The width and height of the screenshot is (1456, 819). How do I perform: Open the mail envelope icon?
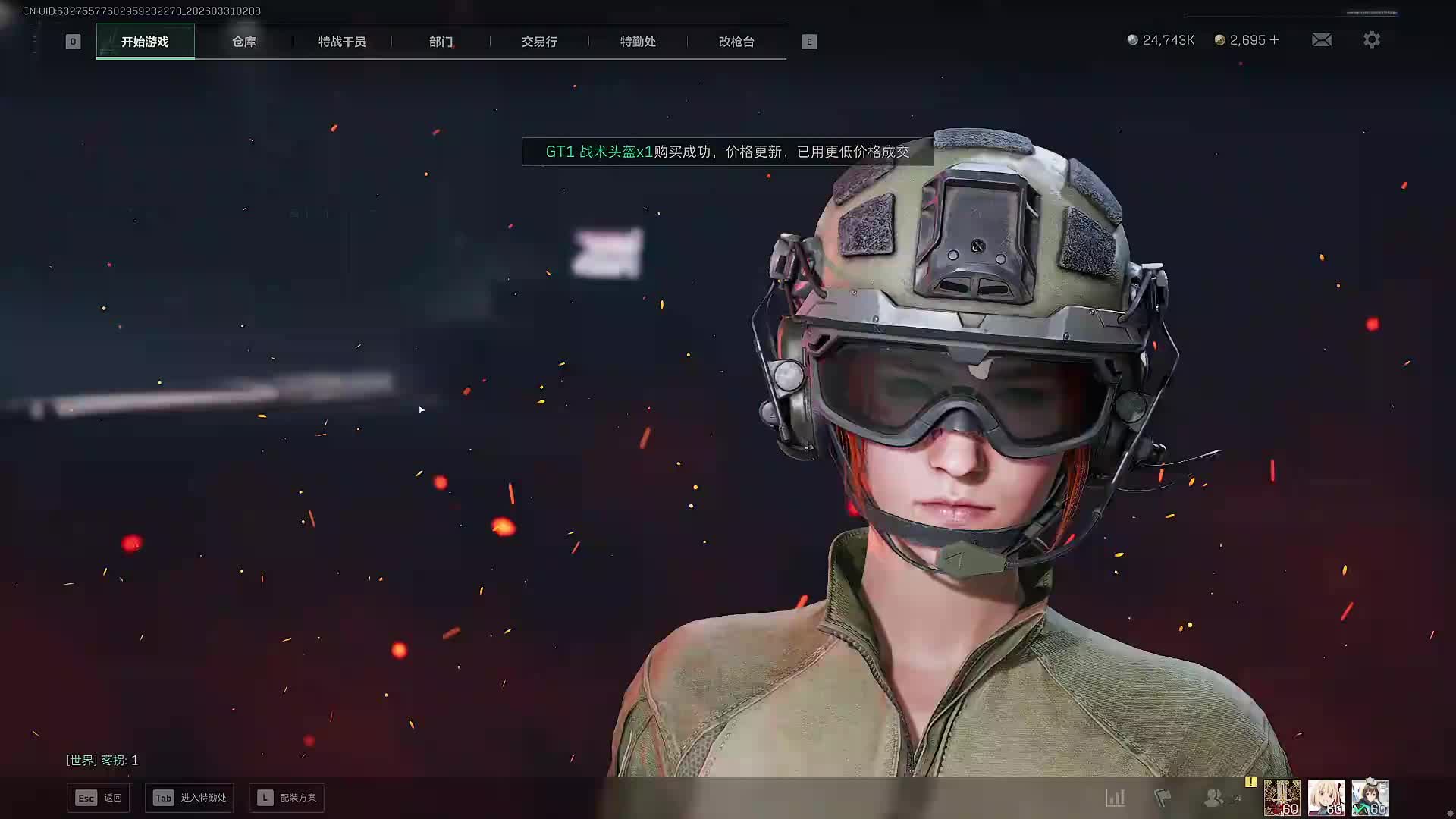pyautogui.click(x=1322, y=40)
